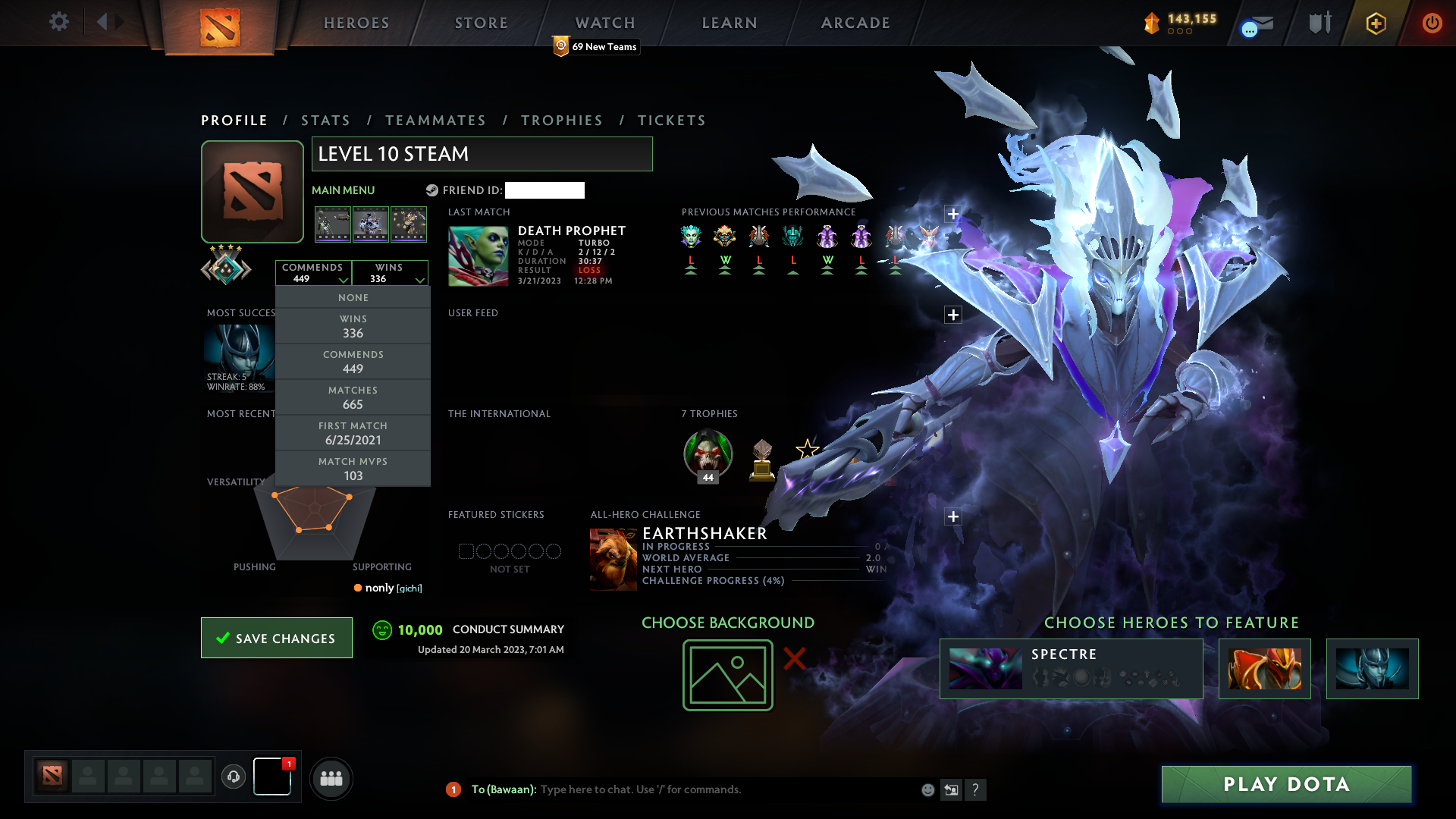Click the SAVE CHANGES button
The width and height of the screenshot is (1456, 819).
tap(276, 638)
